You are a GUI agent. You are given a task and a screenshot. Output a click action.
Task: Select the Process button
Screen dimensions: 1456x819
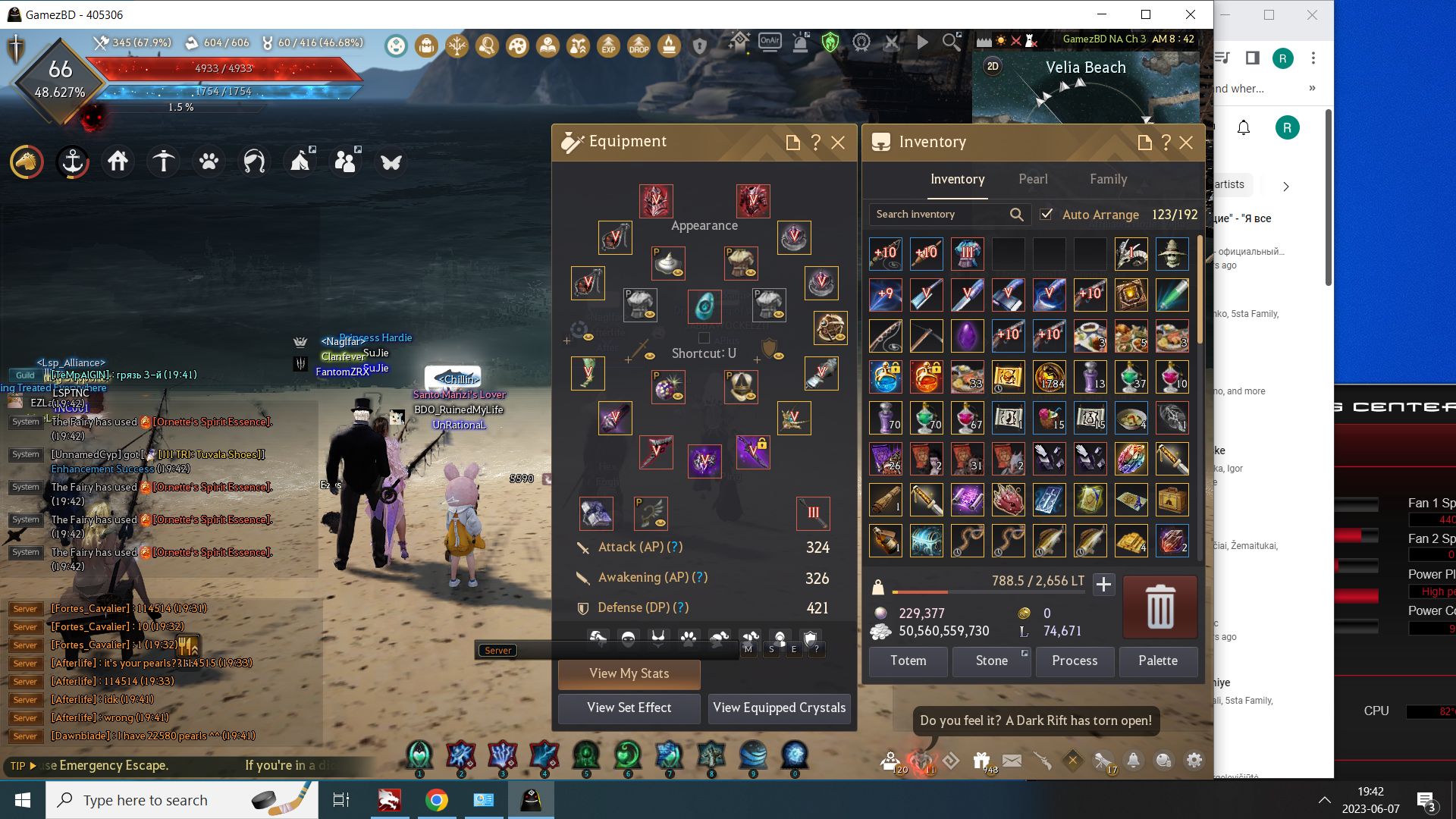pyautogui.click(x=1075, y=661)
